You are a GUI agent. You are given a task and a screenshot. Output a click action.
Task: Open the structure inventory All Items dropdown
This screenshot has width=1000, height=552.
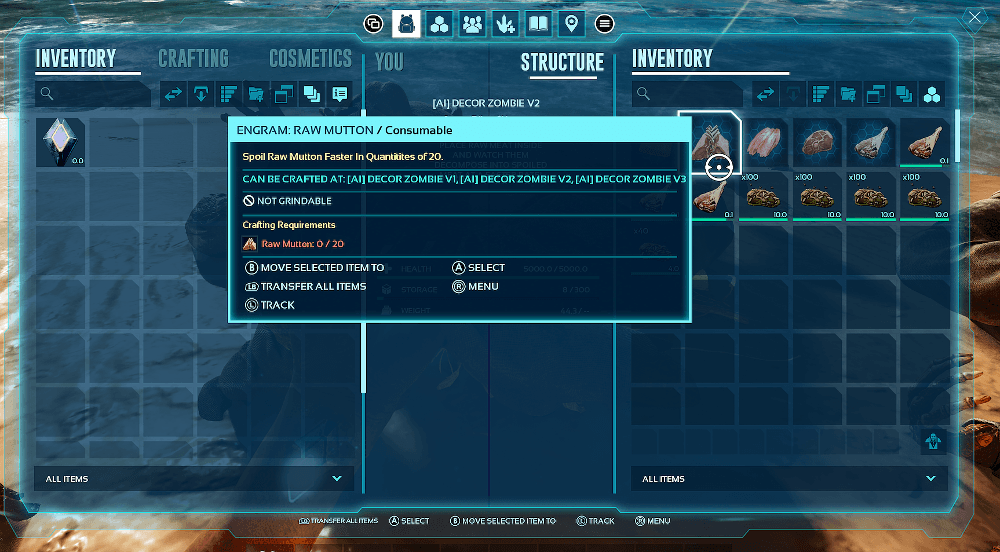[790, 479]
